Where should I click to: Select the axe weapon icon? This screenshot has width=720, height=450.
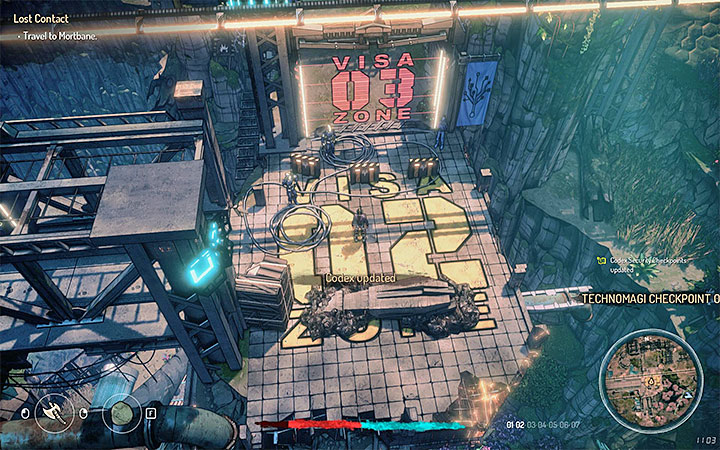click(x=52, y=411)
